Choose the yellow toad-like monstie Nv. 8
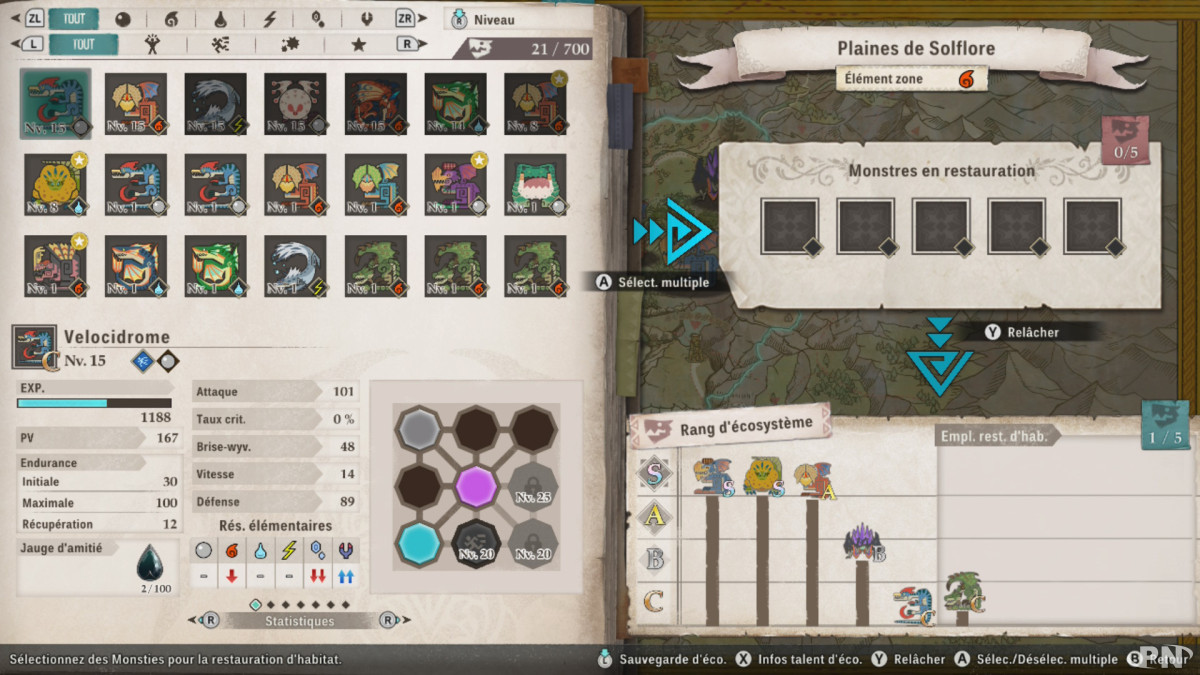This screenshot has height=675, width=1200. [x=55, y=184]
